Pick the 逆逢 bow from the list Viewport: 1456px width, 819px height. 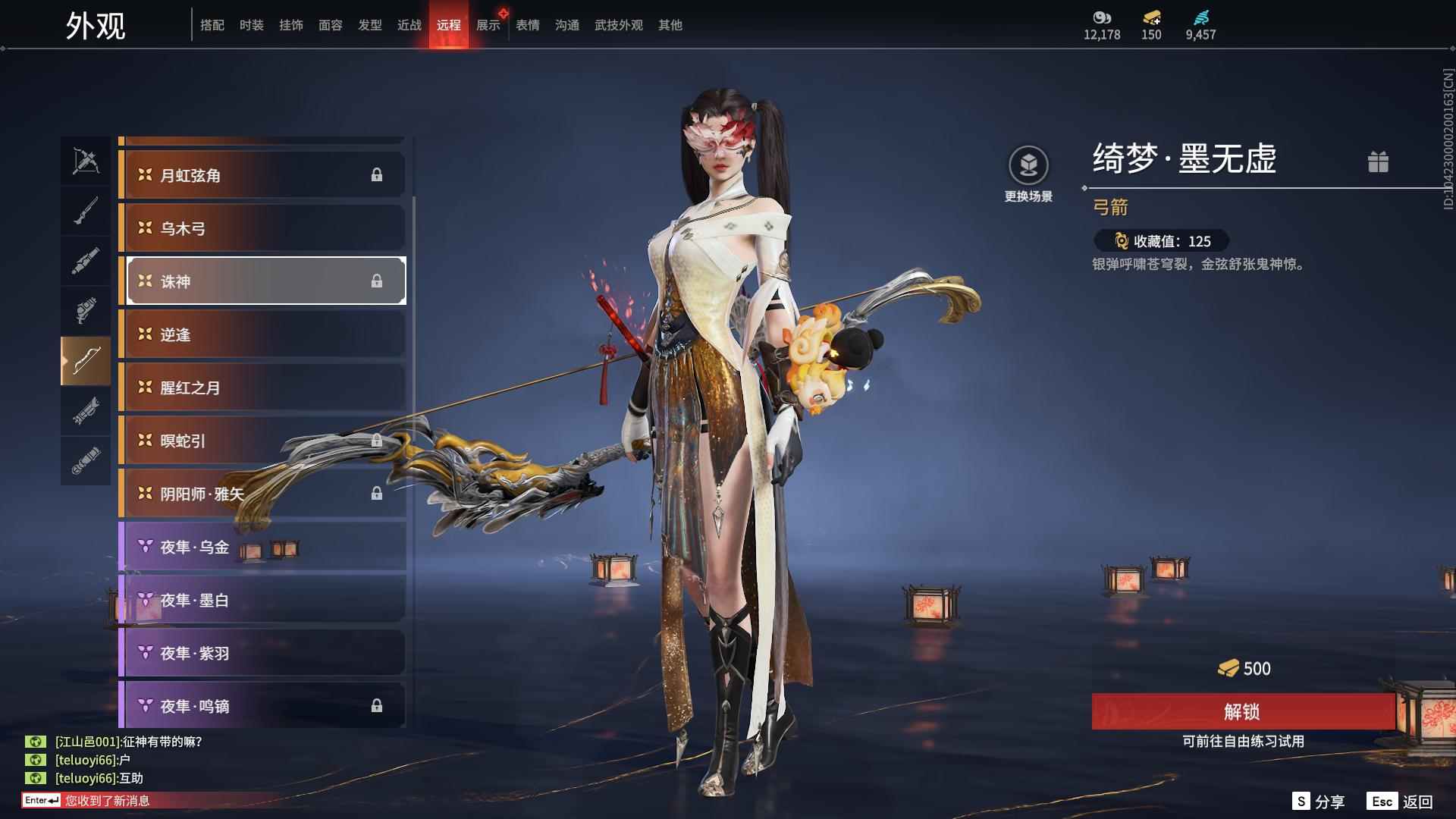pos(262,334)
